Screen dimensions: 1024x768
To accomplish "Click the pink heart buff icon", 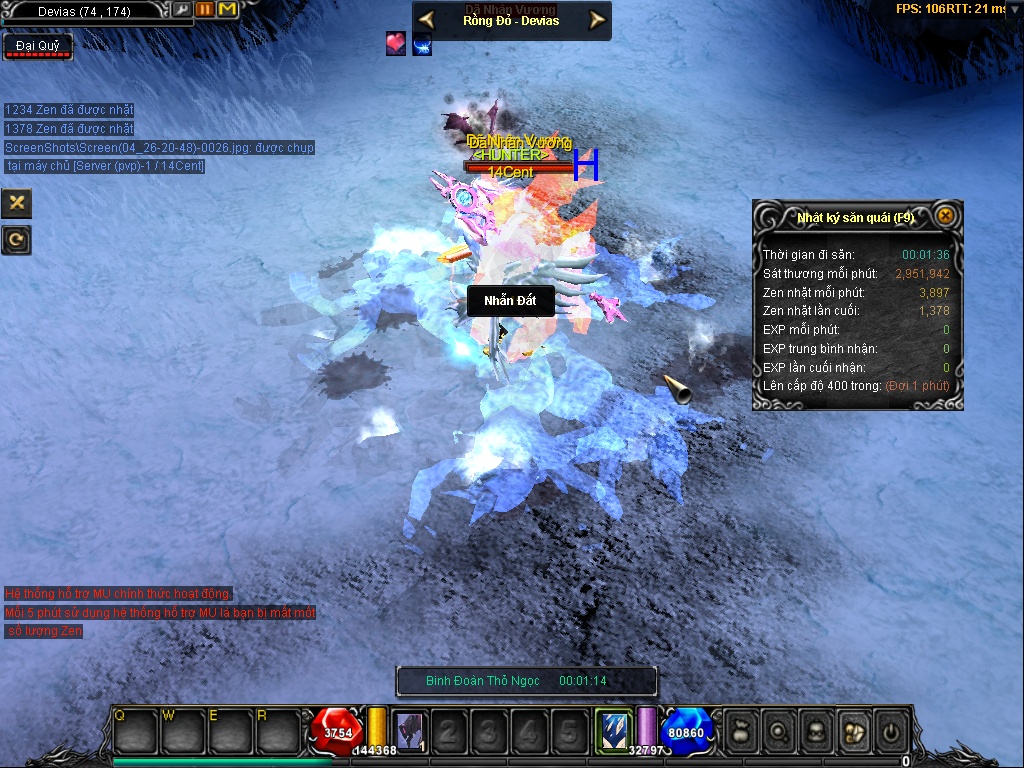I will 396,44.
